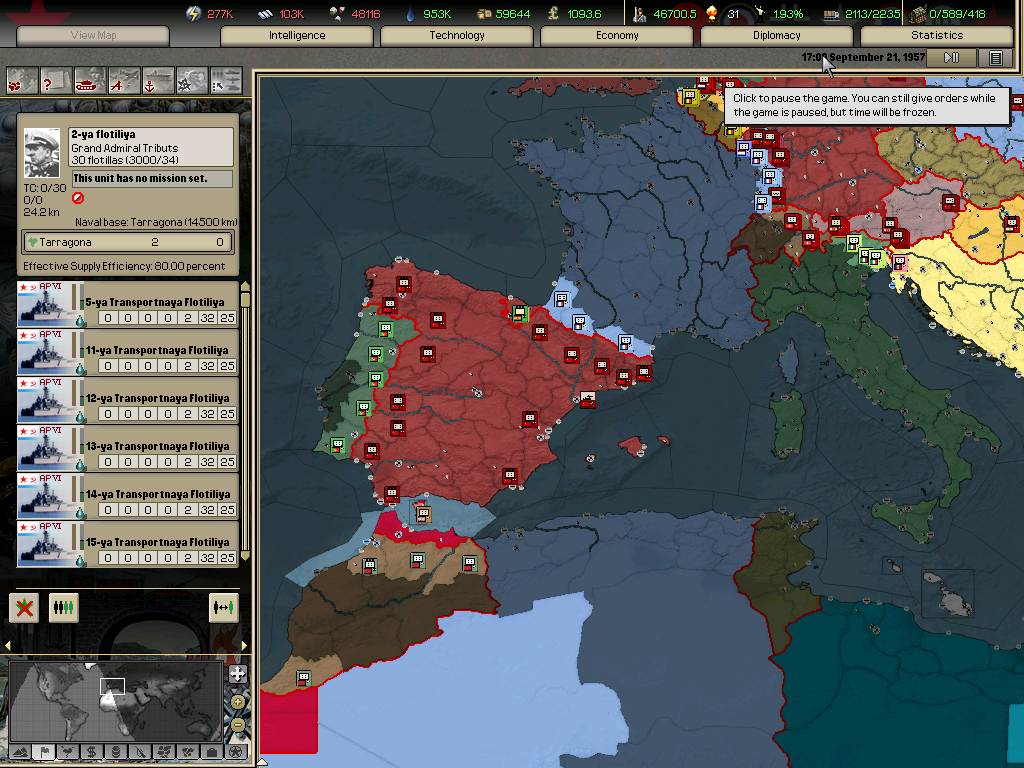The width and height of the screenshot is (1024, 768).
Task: Select the tank land units quick button
Action: (90, 79)
